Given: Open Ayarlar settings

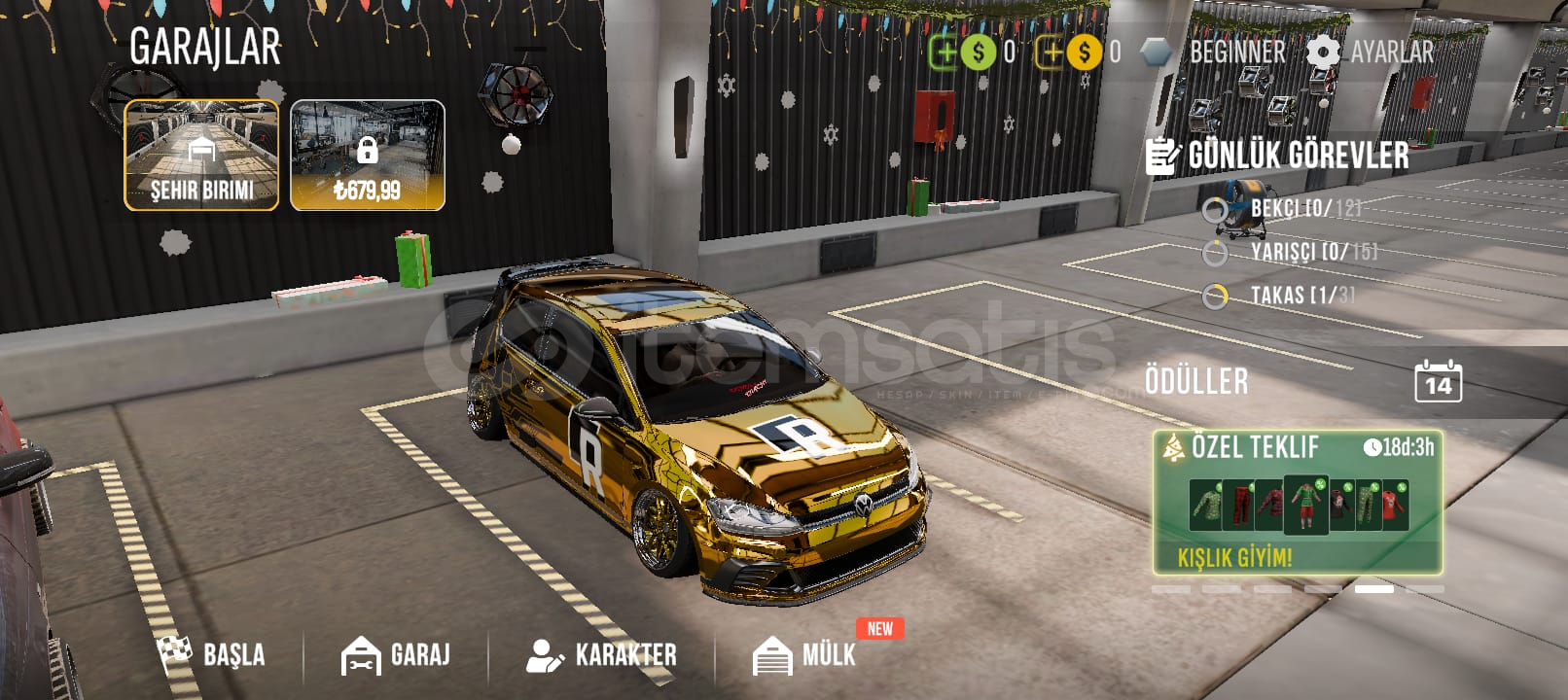Looking at the screenshot, I should (1371, 52).
